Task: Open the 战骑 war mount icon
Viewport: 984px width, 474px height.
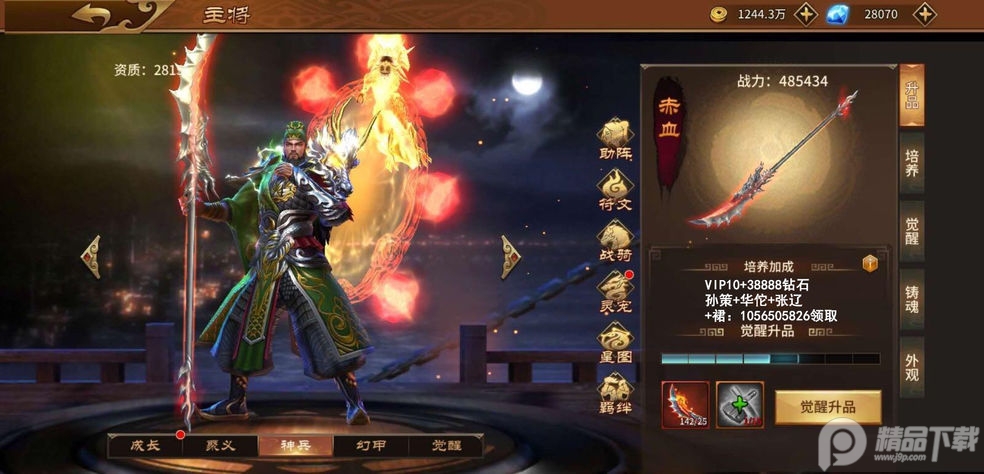Action: point(615,240)
